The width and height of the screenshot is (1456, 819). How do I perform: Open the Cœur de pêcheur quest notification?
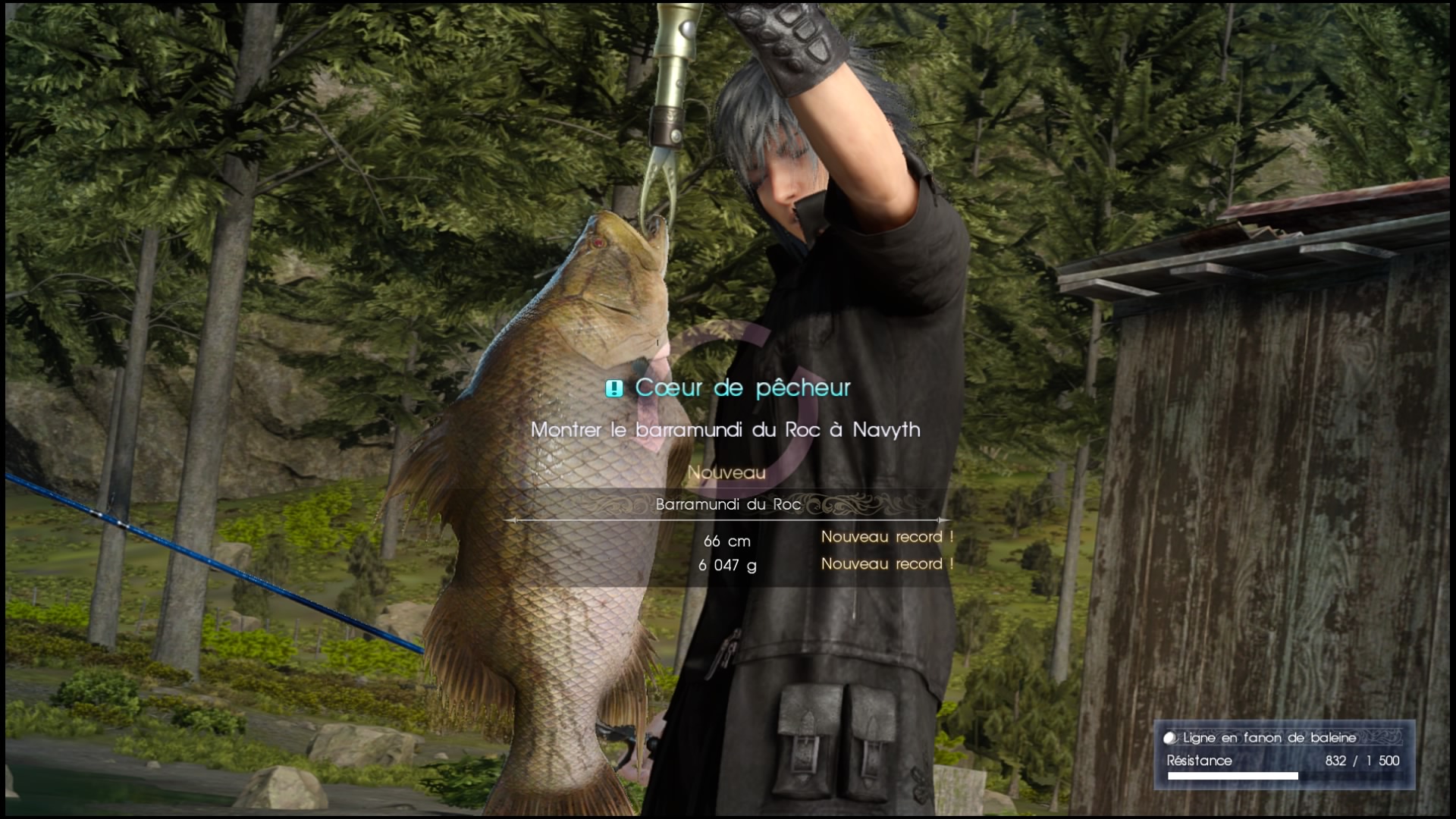[728, 388]
